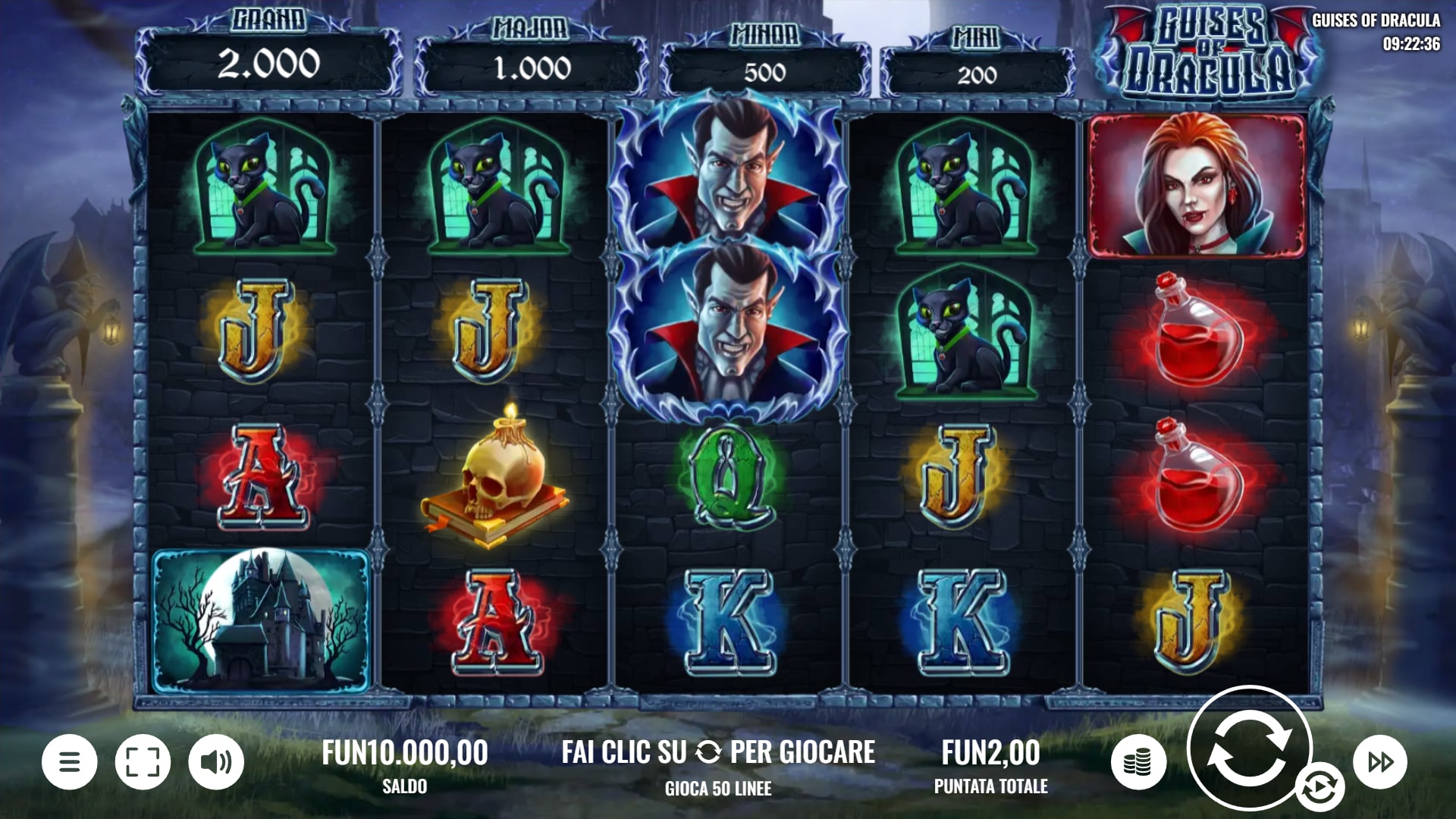Open autoplay options

click(x=1319, y=788)
